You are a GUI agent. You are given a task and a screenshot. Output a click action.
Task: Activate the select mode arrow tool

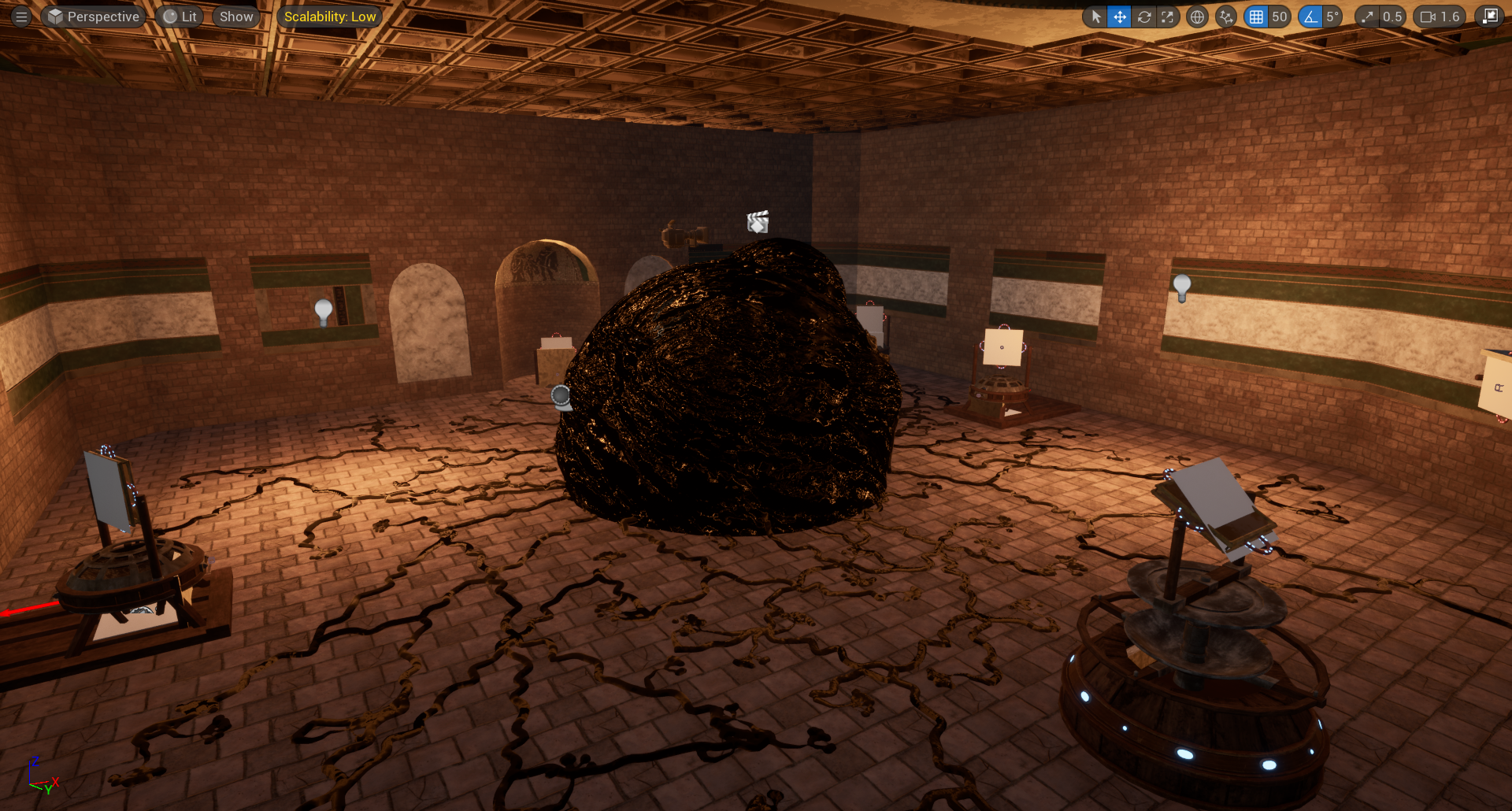tap(1095, 17)
